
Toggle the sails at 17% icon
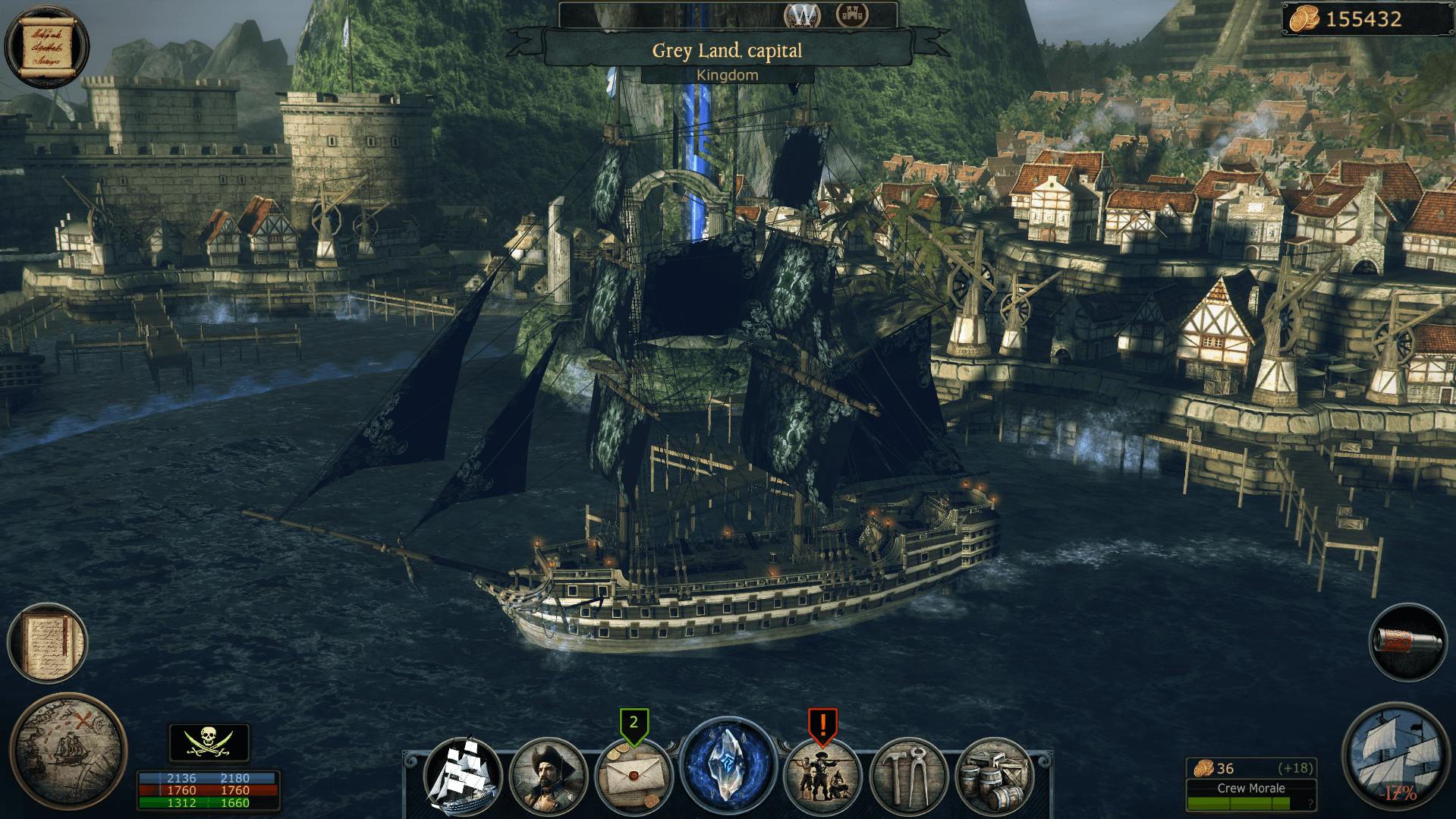[1395, 757]
